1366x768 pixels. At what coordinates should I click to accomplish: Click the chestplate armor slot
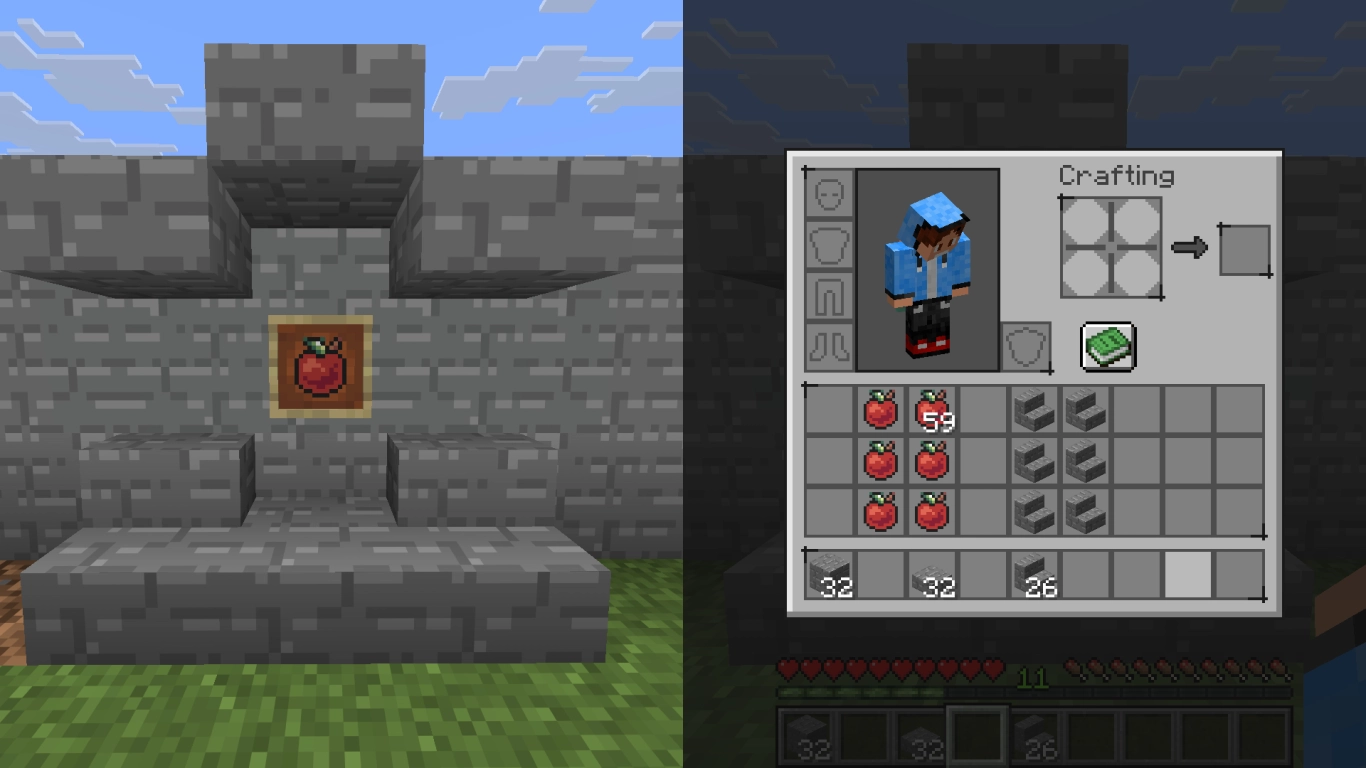829,244
